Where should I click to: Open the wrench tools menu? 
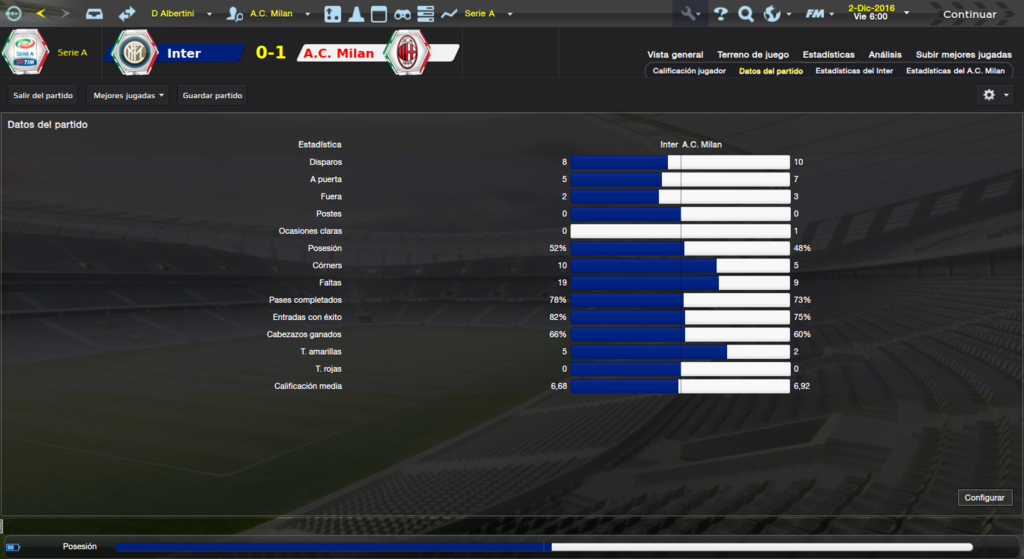tap(691, 14)
